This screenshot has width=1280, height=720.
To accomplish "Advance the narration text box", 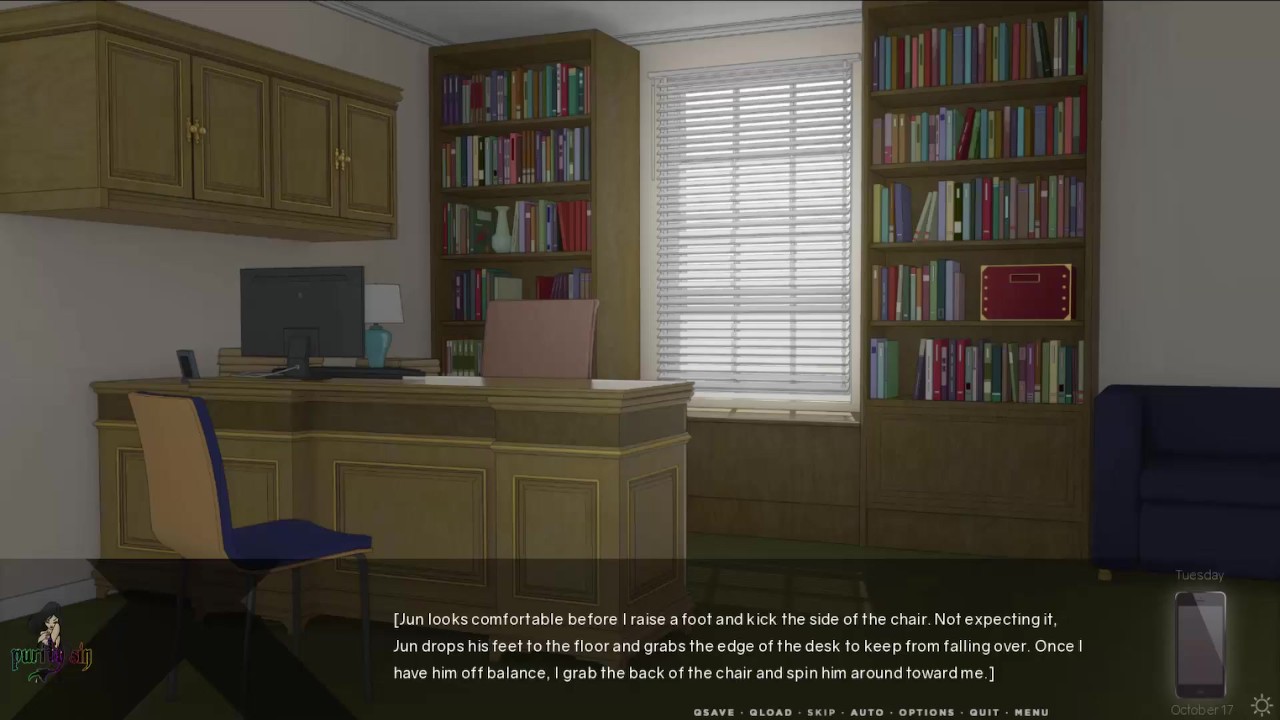I will (x=738, y=646).
